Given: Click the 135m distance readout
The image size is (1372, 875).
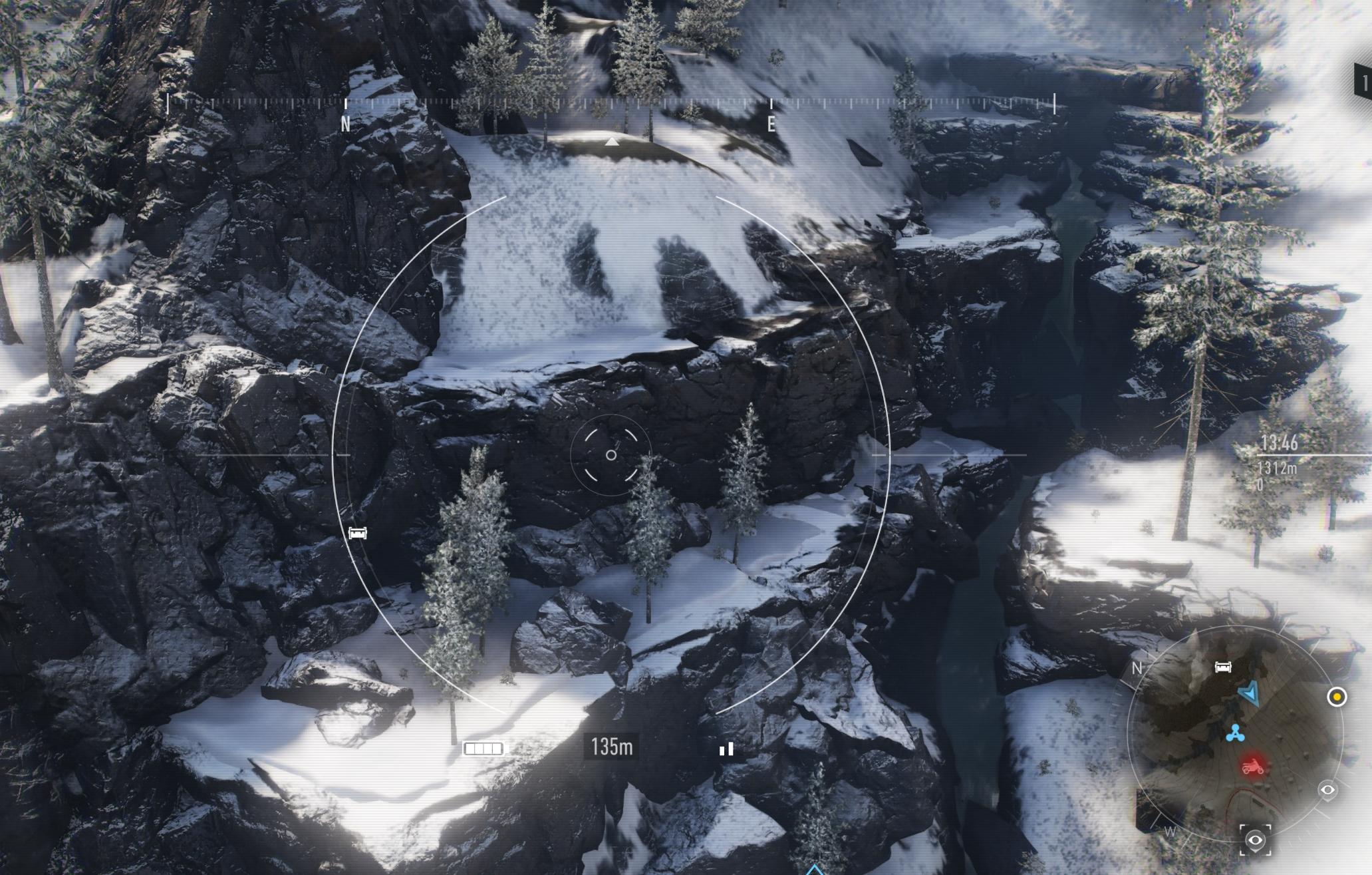Looking at the screenshot, I should [x=610, y=747].
